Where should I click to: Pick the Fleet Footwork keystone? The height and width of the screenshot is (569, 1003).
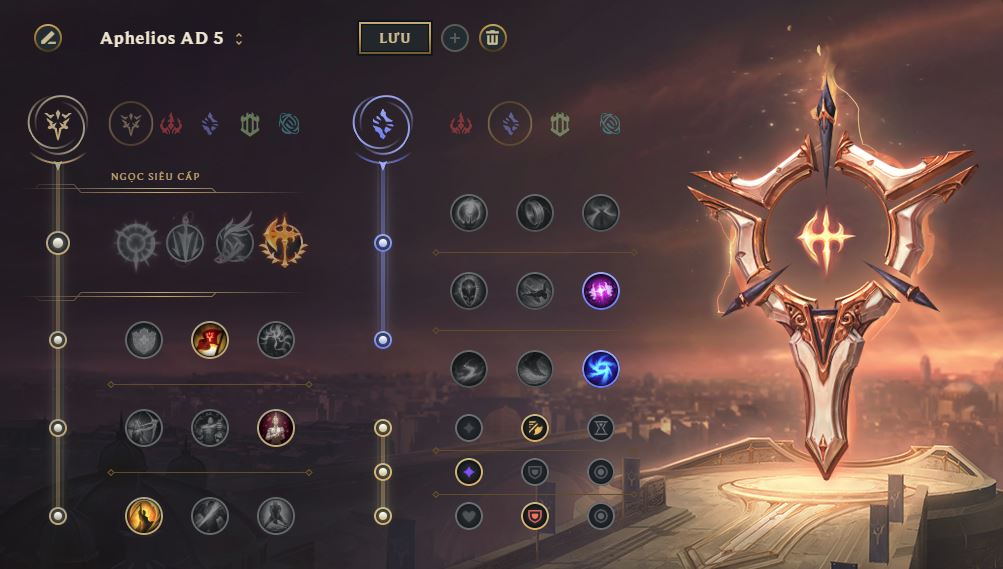[x=234, y=242]
